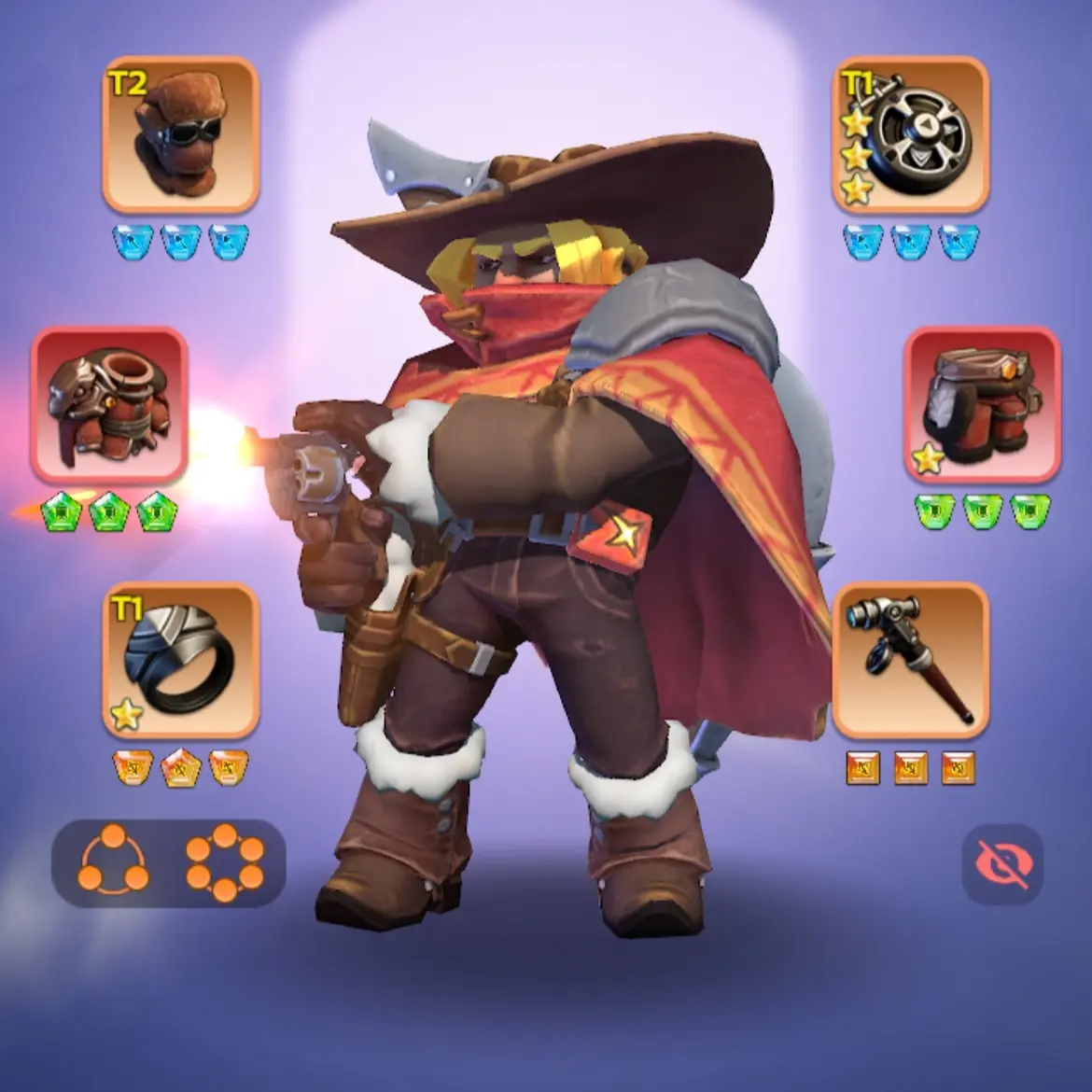Select the scoped rifle weapon slot
The width and height of the screenshot is (1092, 1092).
tap(910, 661)
